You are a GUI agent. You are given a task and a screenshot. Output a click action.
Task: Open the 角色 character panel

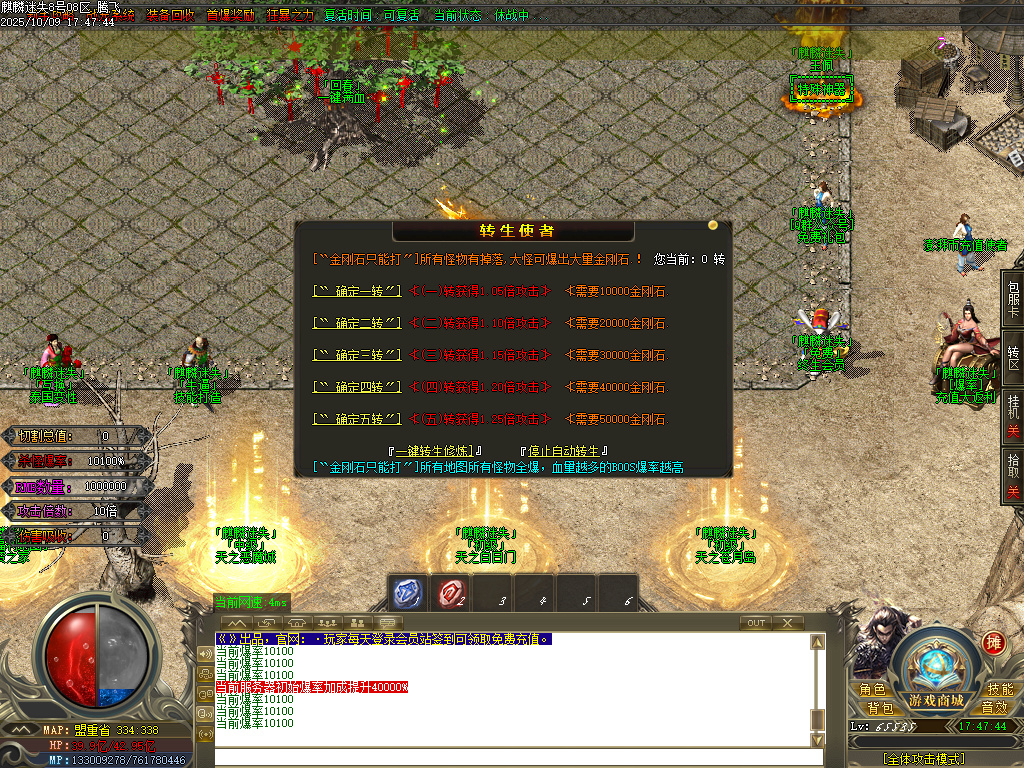(872, 690)
